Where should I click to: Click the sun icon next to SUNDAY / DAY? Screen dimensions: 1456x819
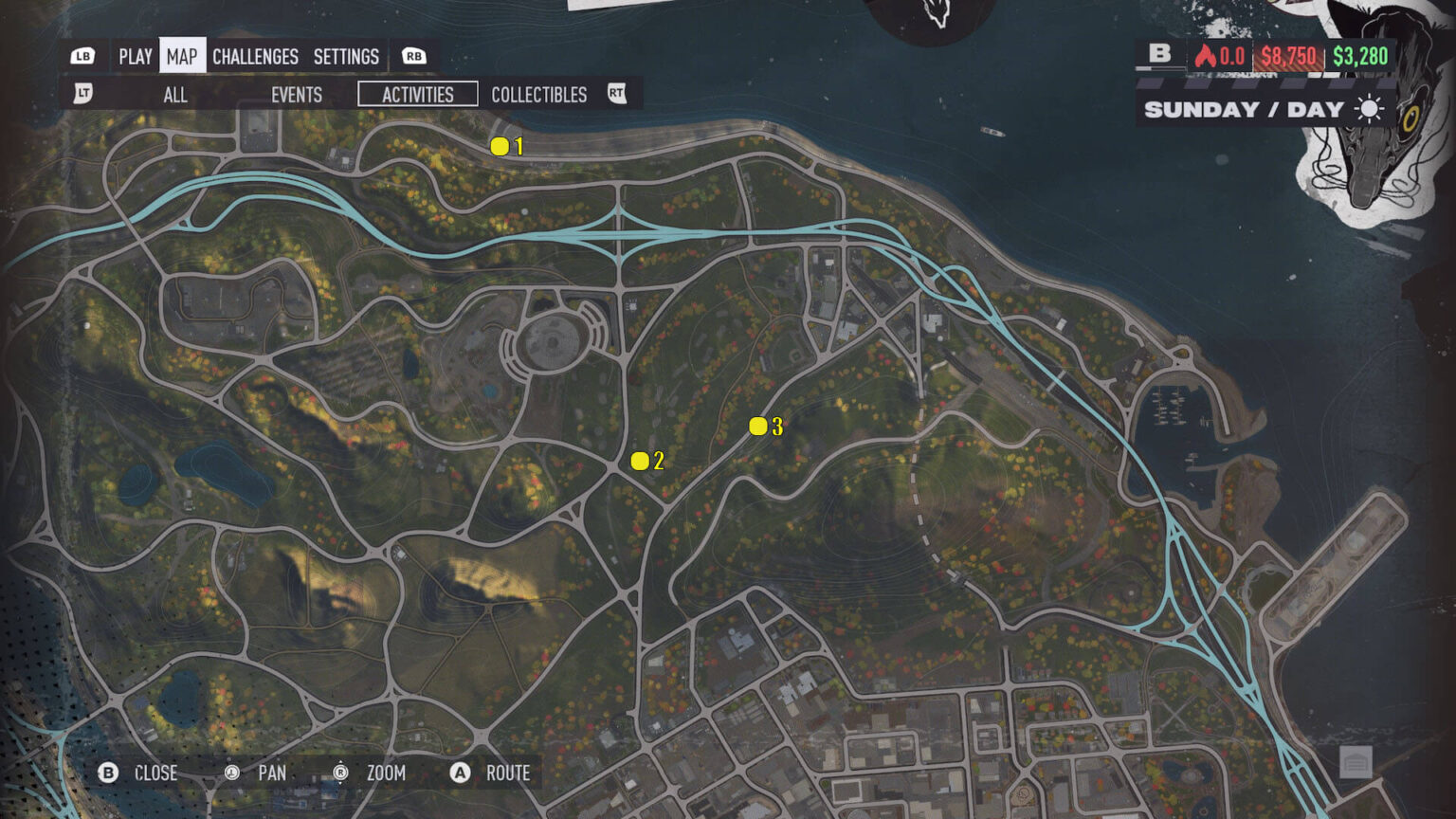pos(1372,109)
